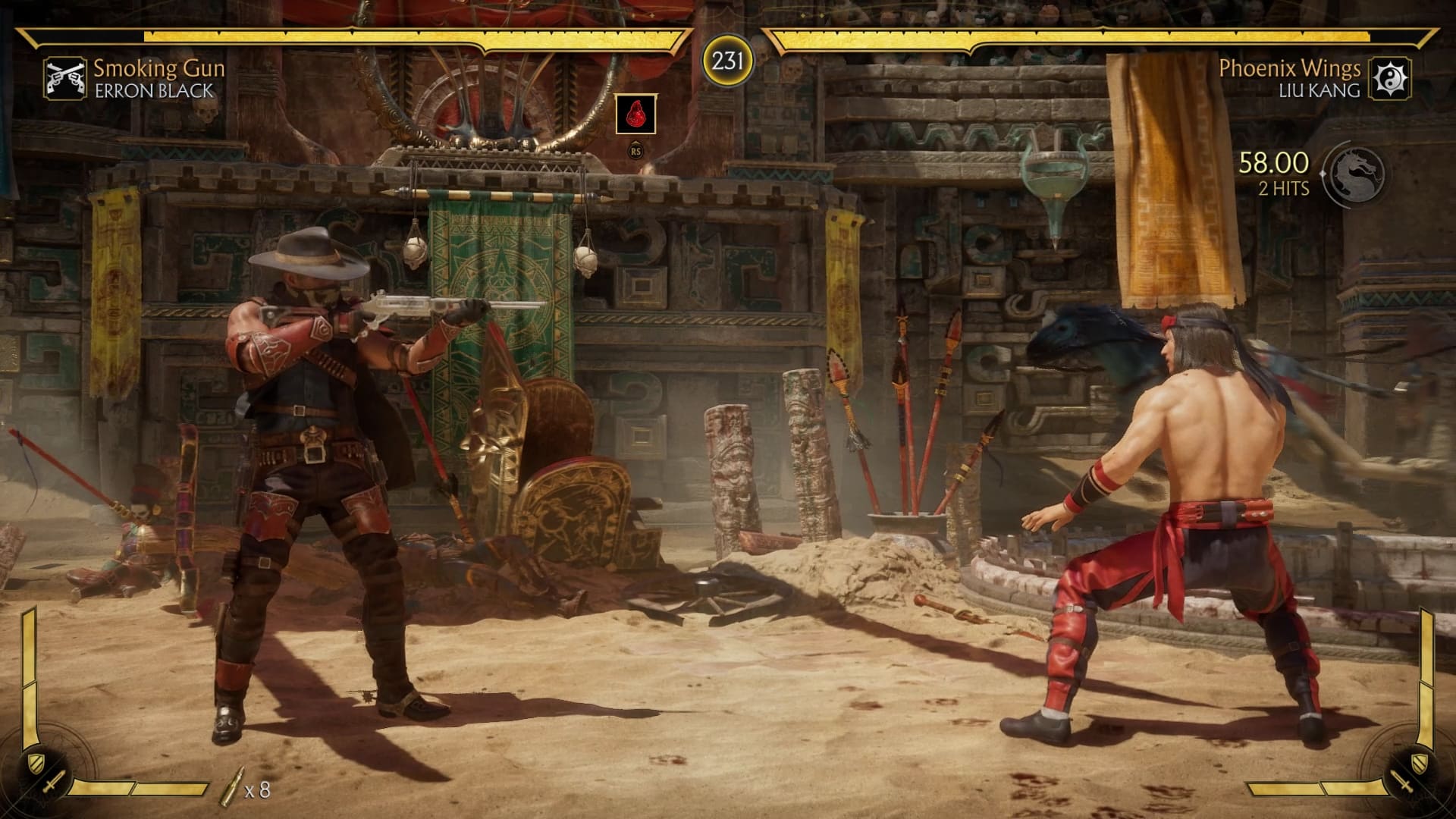Activate the red konsumable item icon
This screenshot has width=1456, height=819.
click(x=635, y=114)
